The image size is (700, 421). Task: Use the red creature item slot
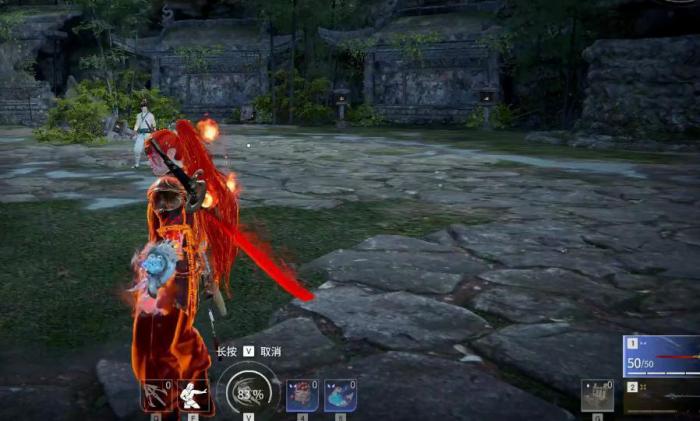(x=302, y=396)
